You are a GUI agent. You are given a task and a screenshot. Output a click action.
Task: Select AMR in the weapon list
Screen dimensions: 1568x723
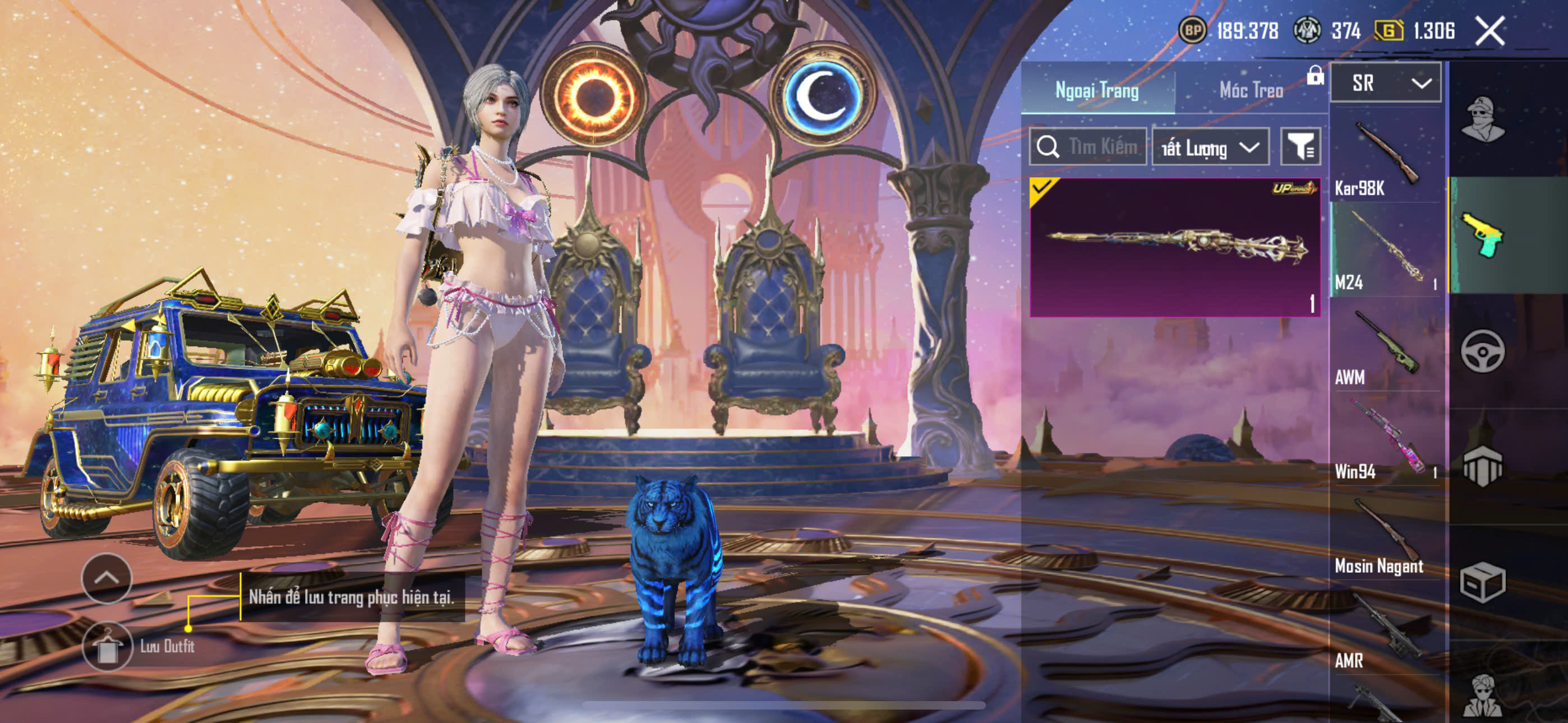pos(1386,628)
